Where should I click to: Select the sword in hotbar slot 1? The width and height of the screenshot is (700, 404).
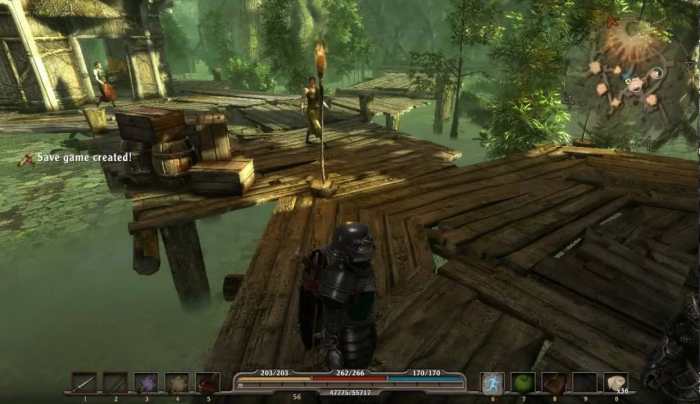coord(84,383)
